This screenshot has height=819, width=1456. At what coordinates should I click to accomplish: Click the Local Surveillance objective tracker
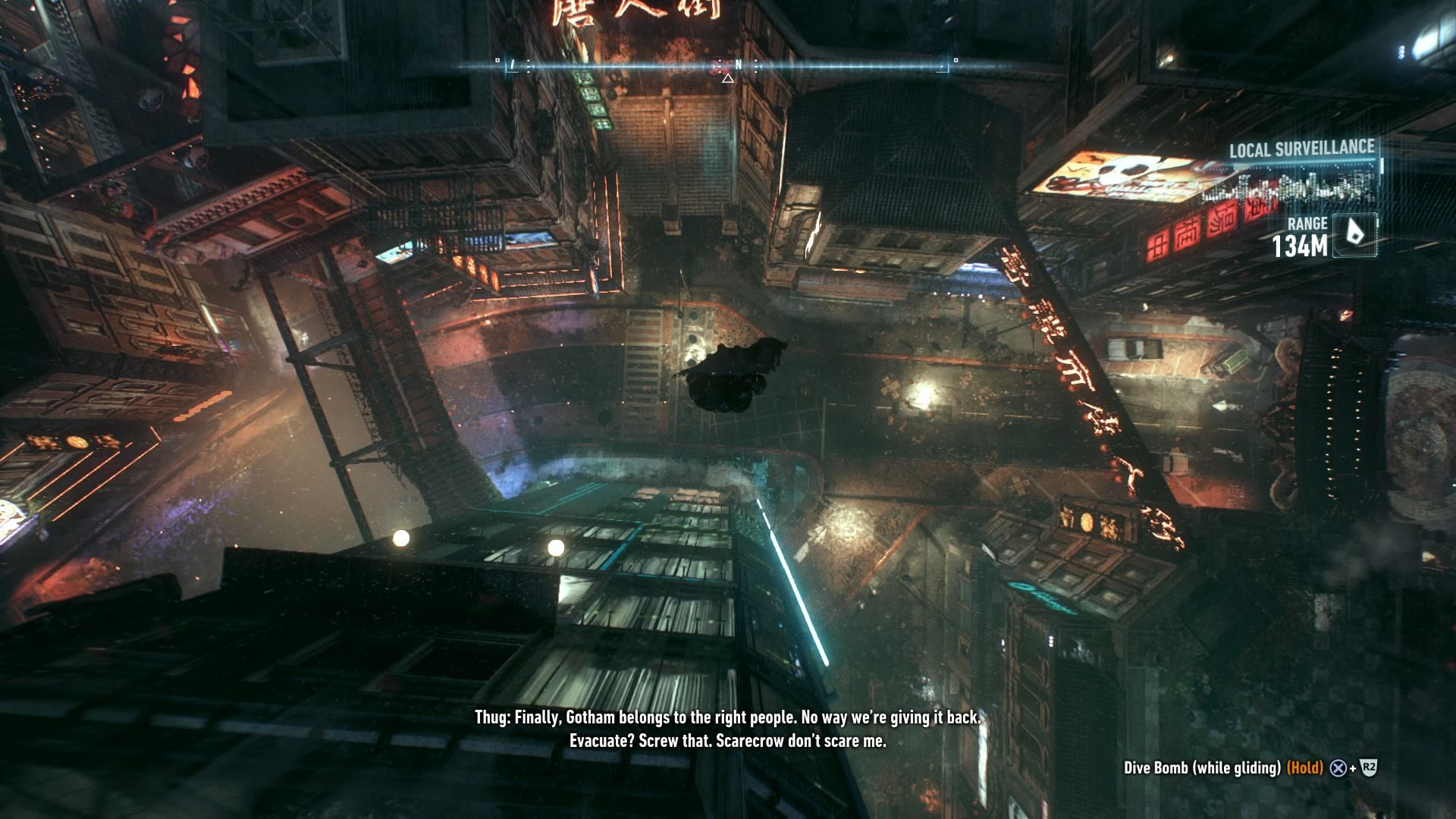[x=1301, y=149]
